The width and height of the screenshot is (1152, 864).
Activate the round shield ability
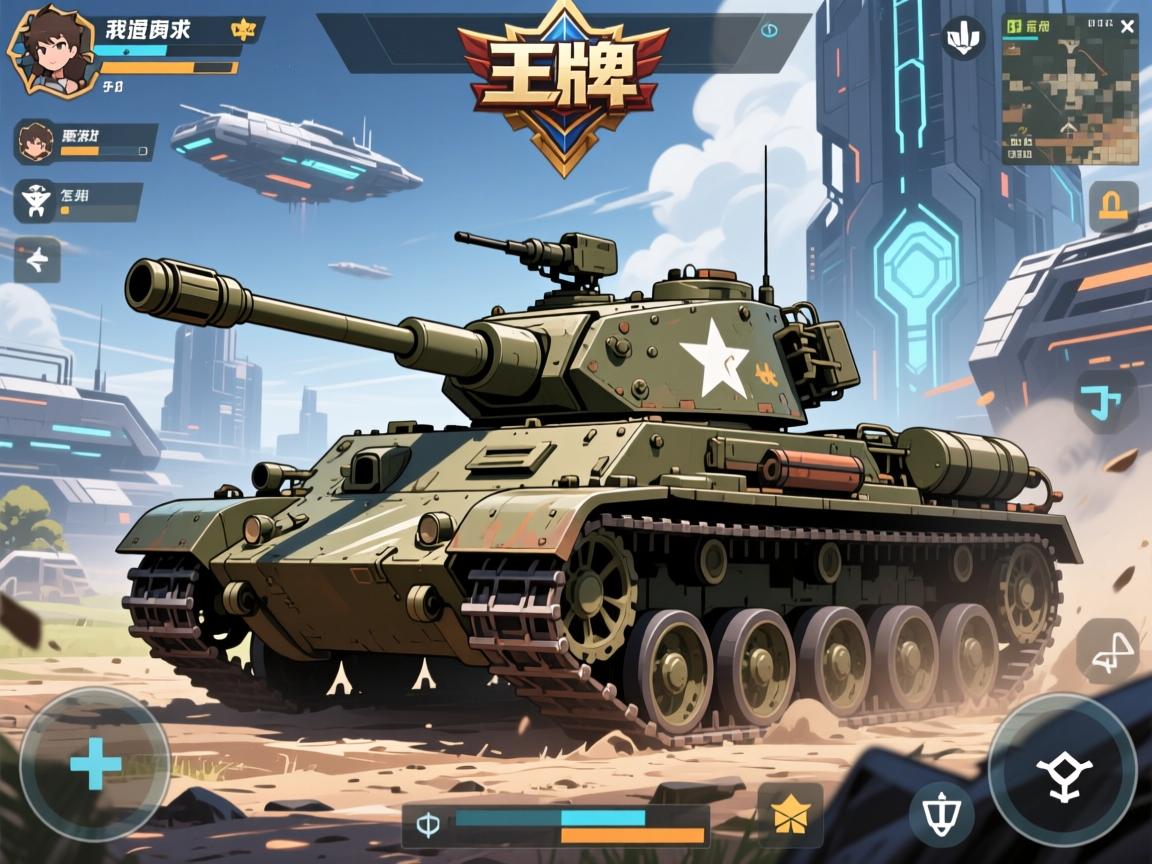point(941,814)
